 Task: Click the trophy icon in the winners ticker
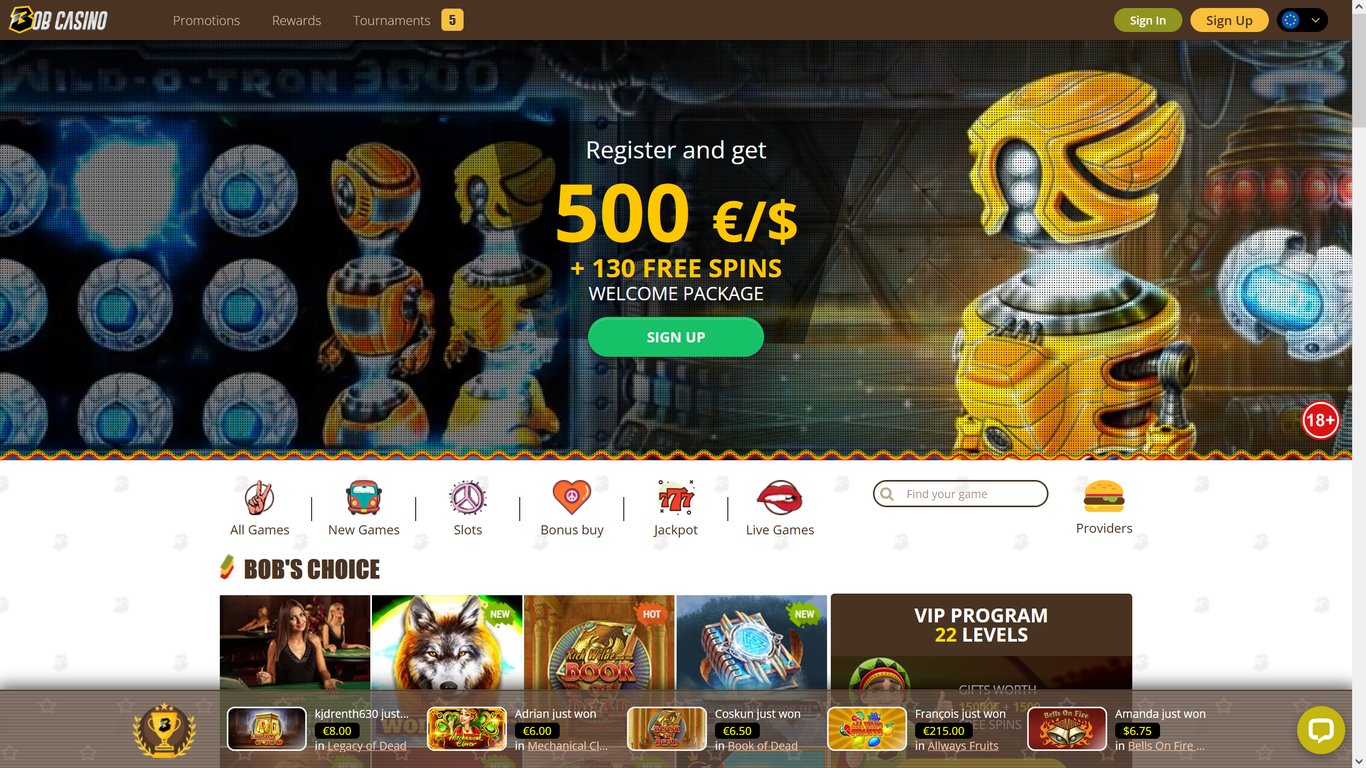pyautogui.click(x=163, y=729)
